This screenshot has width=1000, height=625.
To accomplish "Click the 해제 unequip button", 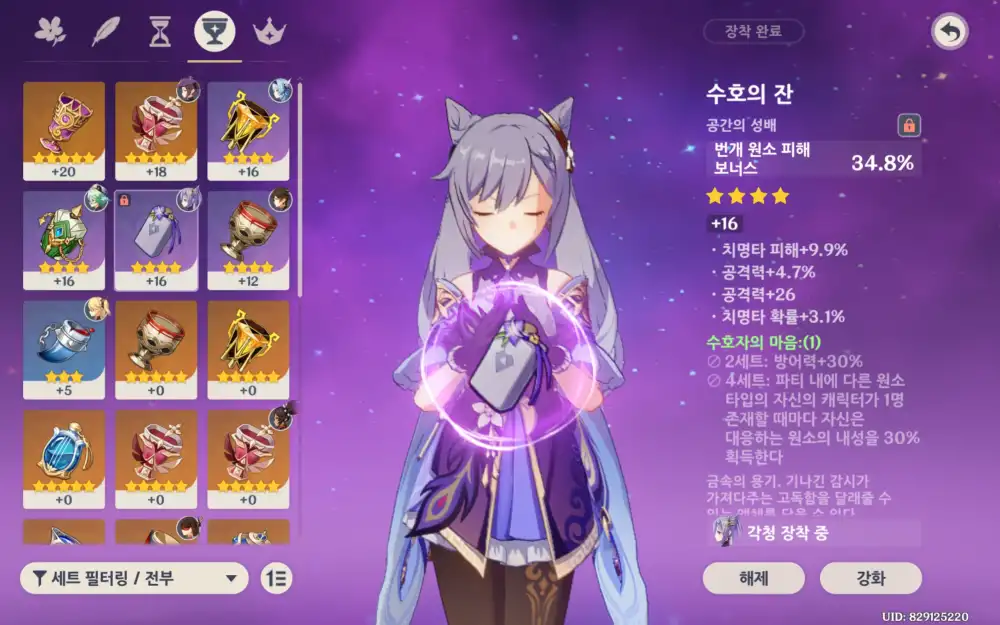I will tap(753, 578).
